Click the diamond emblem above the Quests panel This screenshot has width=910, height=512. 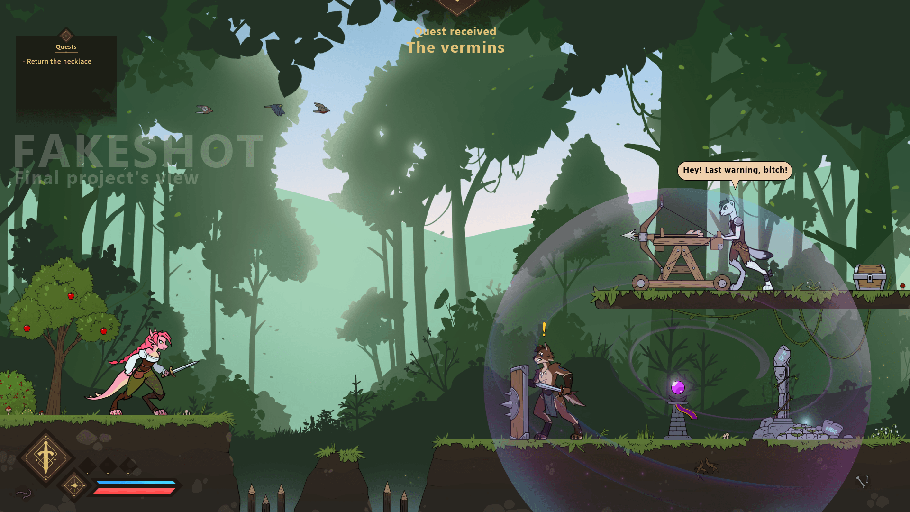click(66, 34)
